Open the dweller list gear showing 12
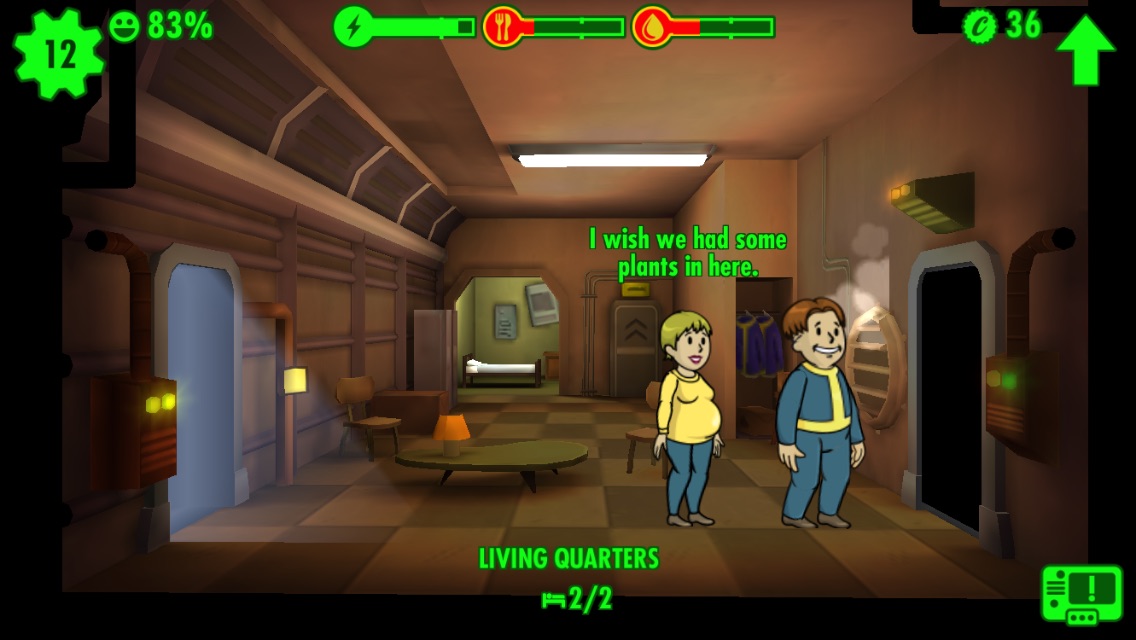This screenshot has width=1136, height=640. point(59,53)
